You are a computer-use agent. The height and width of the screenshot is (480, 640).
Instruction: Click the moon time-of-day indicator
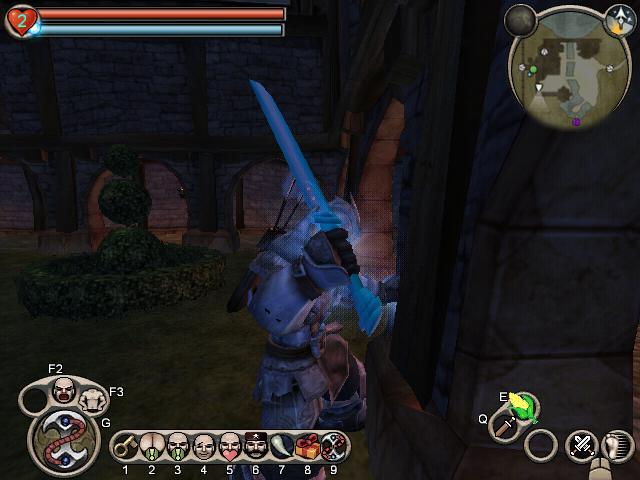(520, 18)
